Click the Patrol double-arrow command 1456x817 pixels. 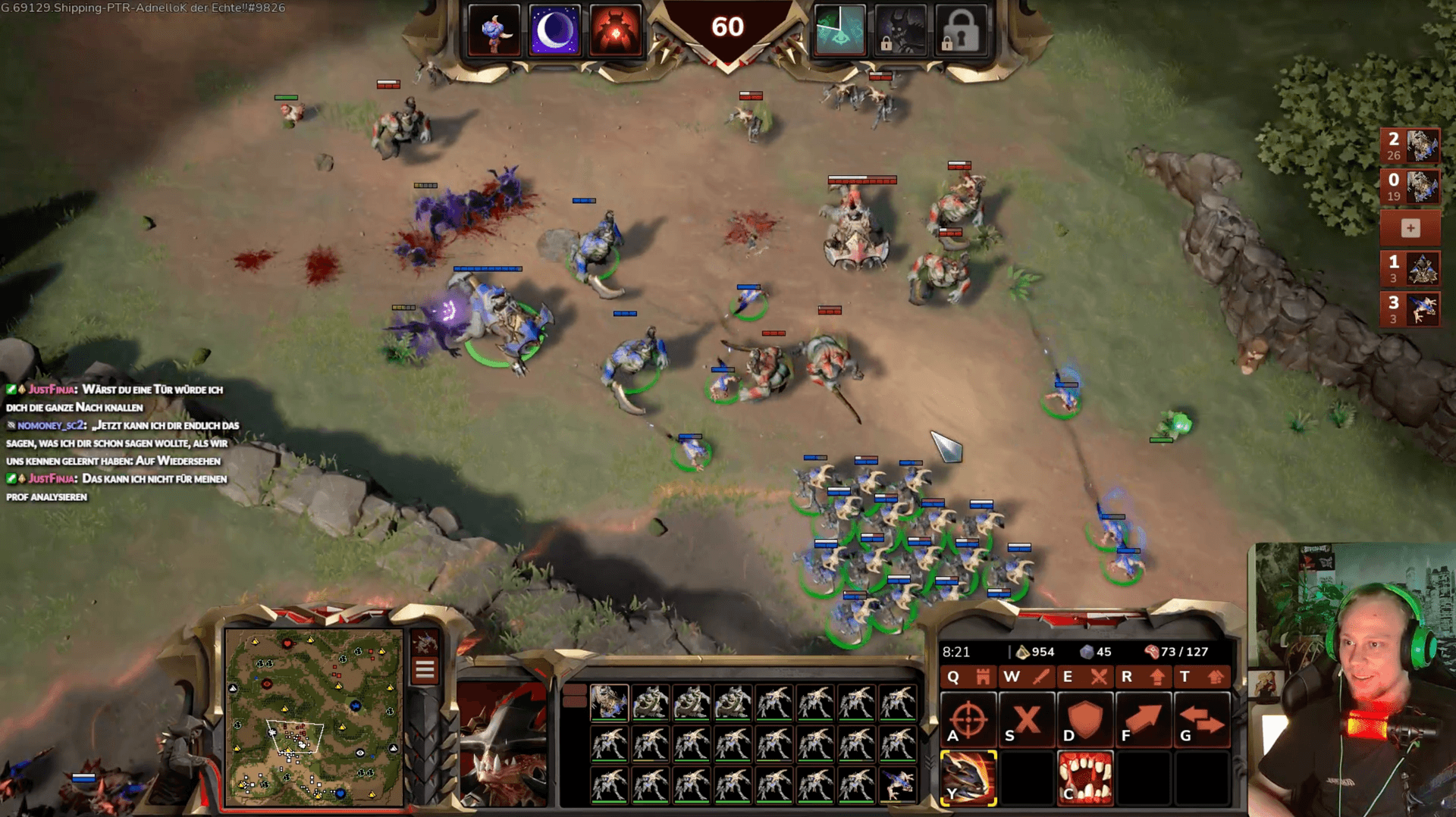[x=1202, y=720]
